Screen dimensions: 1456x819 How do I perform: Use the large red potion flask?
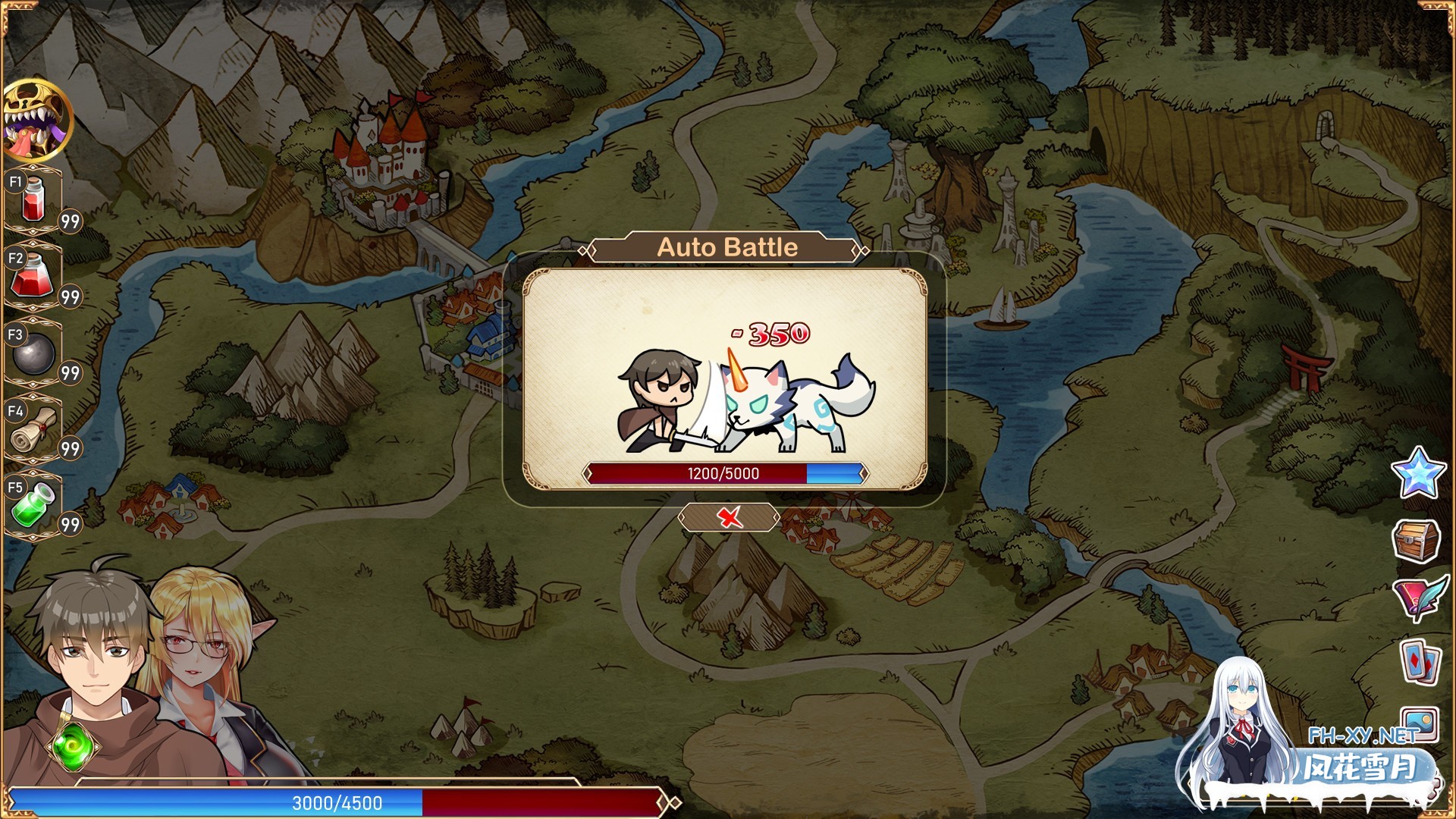[32, 275]
